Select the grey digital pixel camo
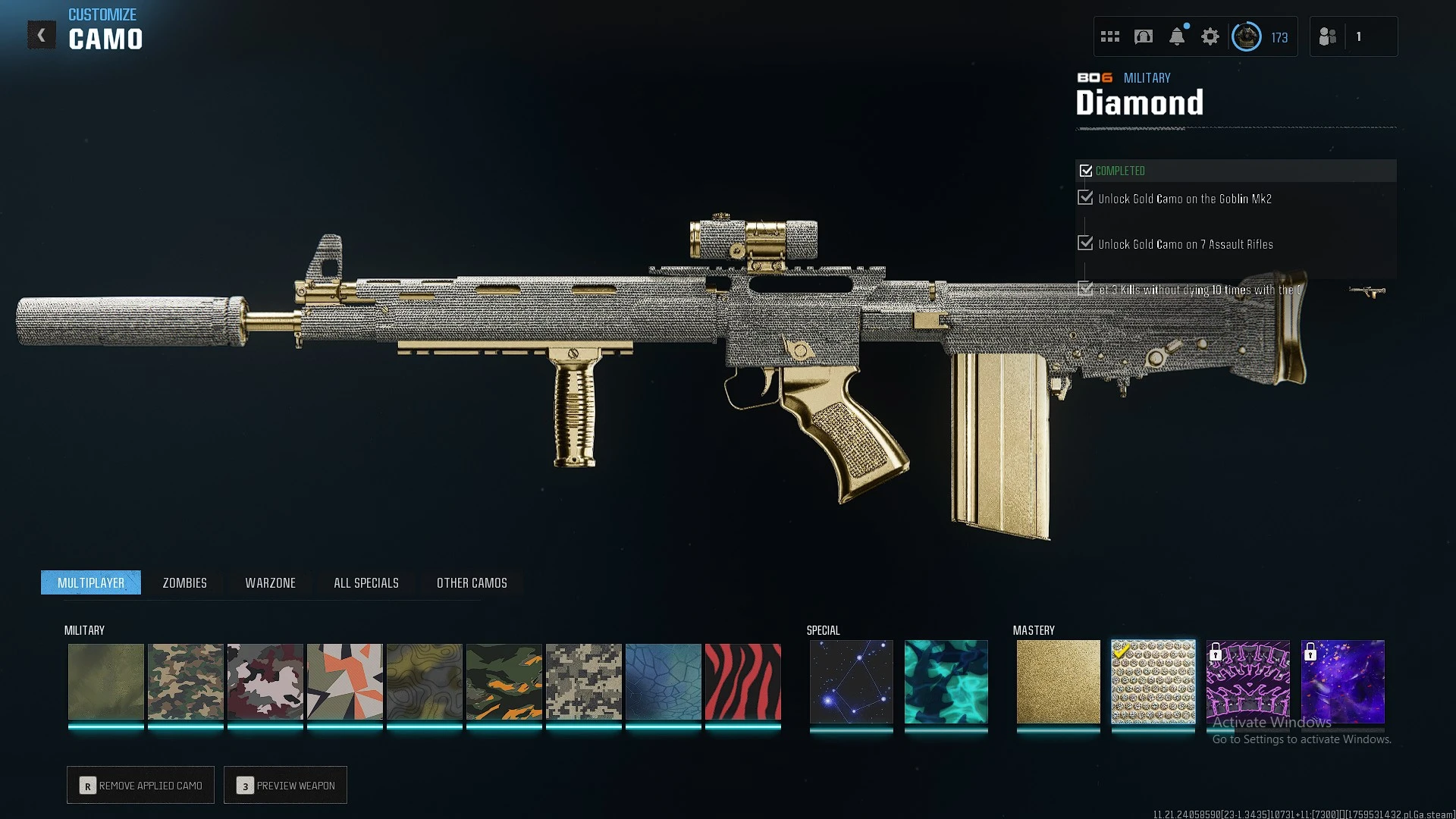1456x819 pixels. click(x=583, y=682)
